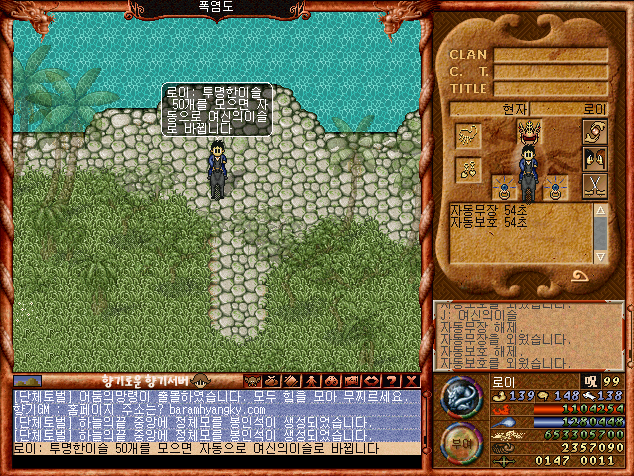Screen dimensions: 634x476
Task: Click the TITLE field
Action: coord(551,89)
